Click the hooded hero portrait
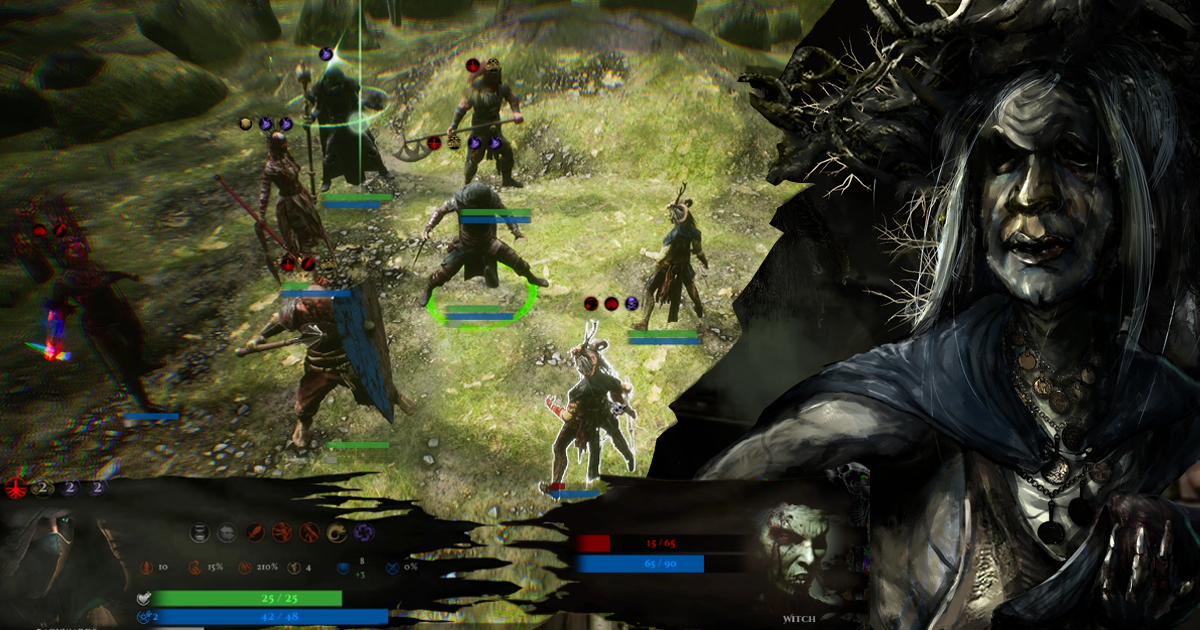The image size is (1200, 630). point(62,562)
